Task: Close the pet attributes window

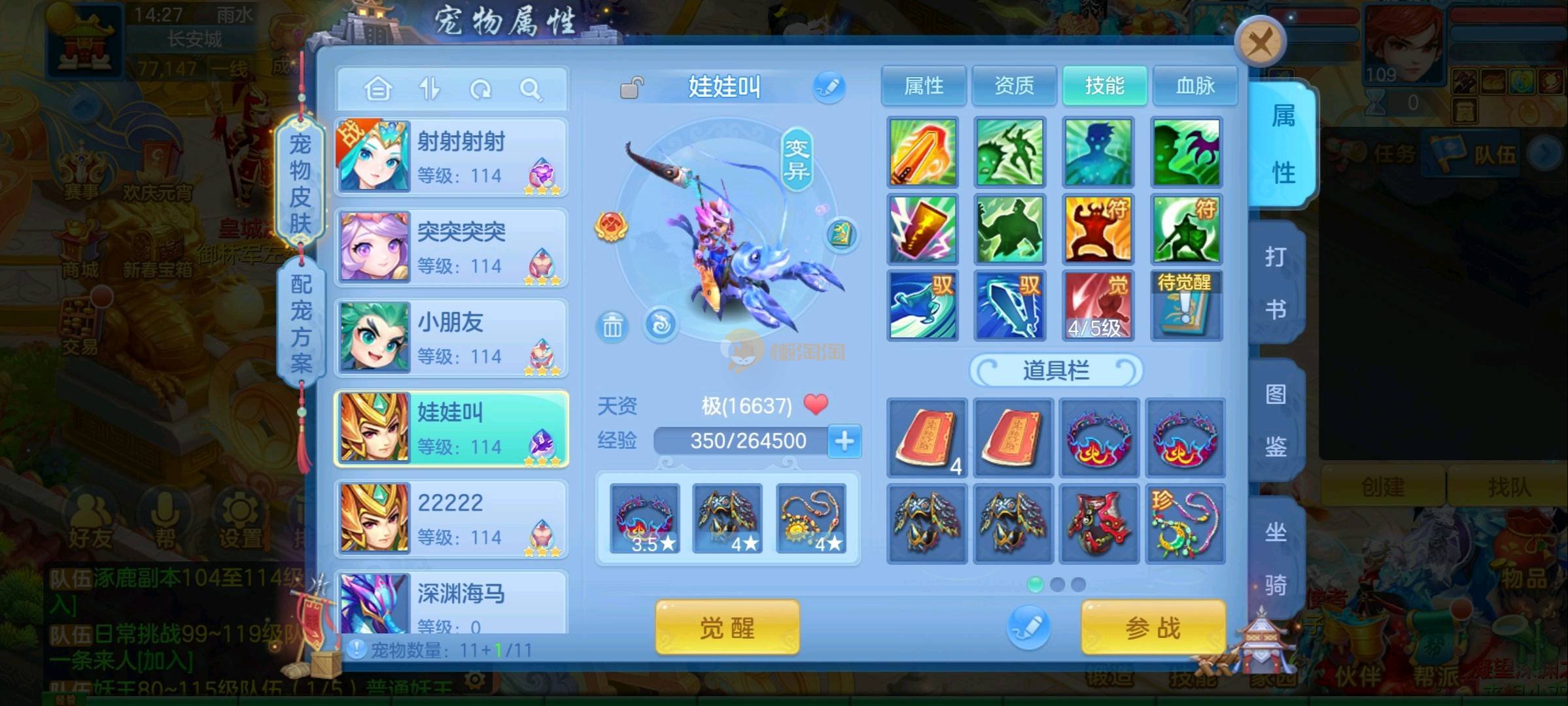Action: [1260, 43]
